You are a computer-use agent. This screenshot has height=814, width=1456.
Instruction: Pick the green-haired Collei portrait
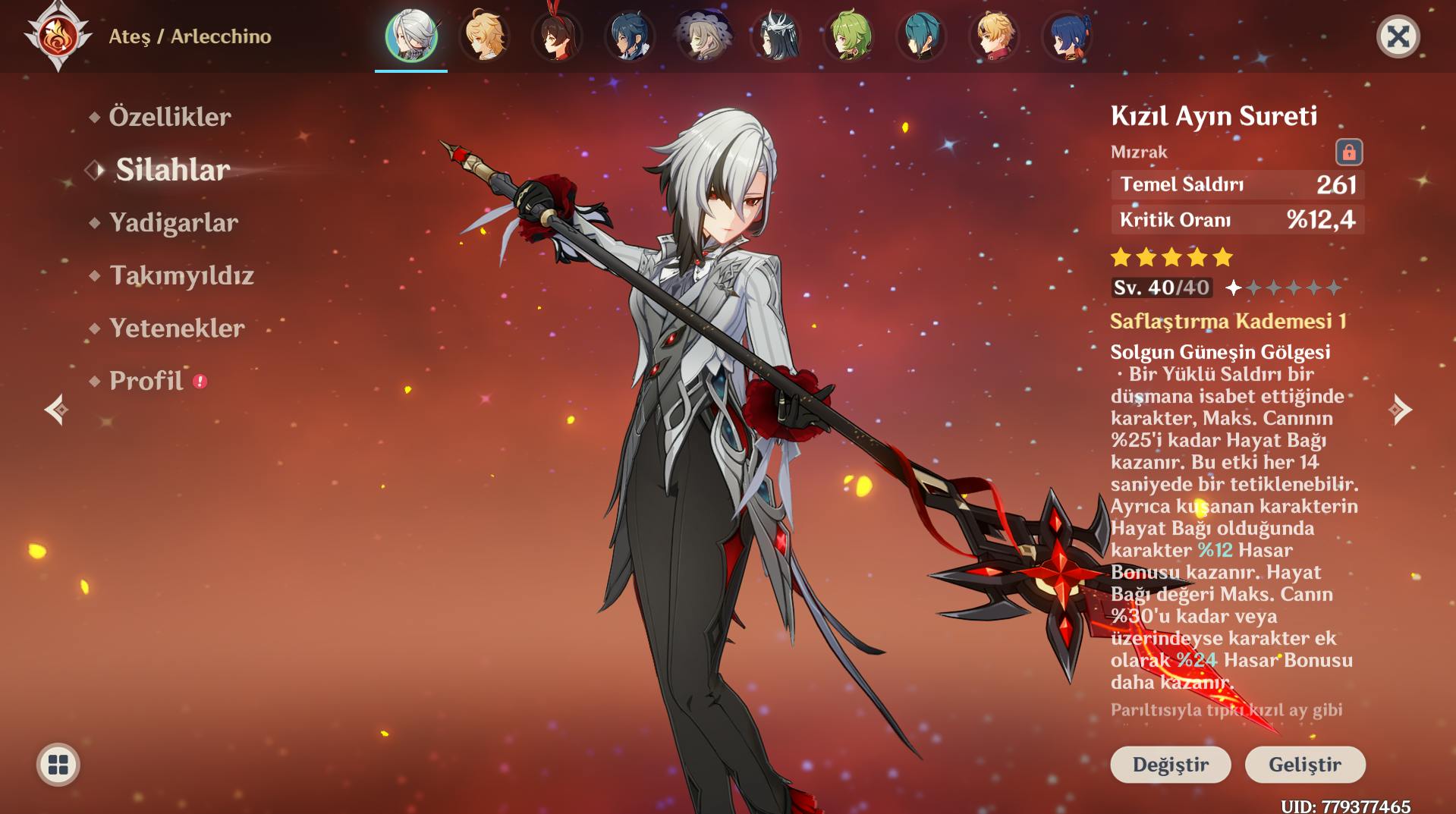[848, 36]
